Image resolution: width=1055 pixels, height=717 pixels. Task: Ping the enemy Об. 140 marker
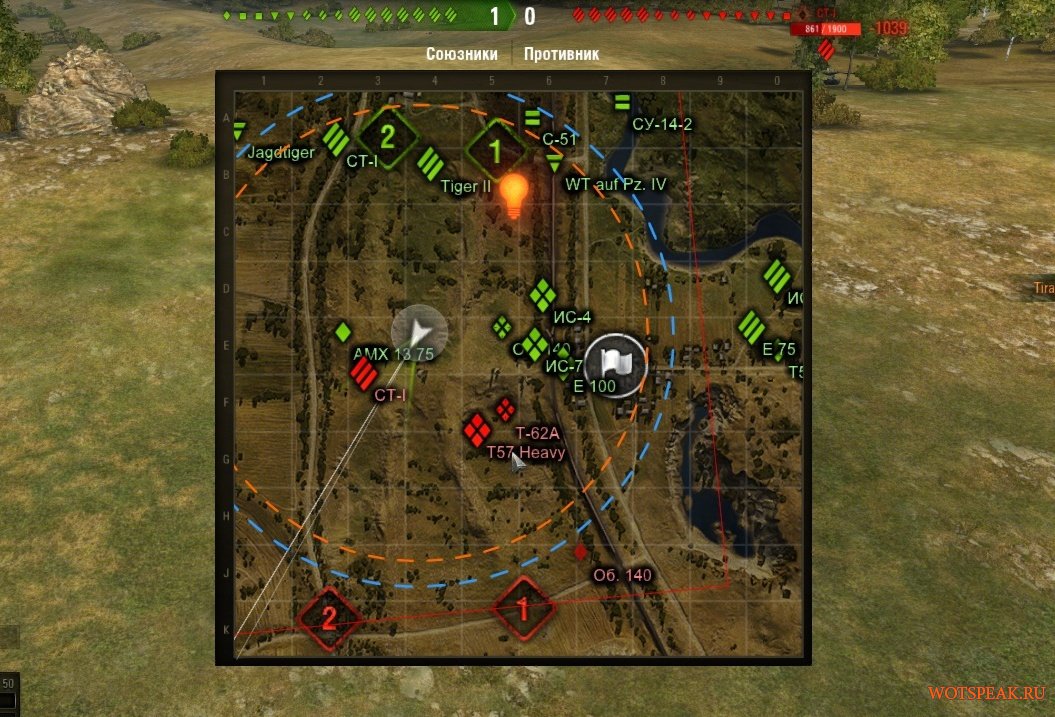(581, 551)
